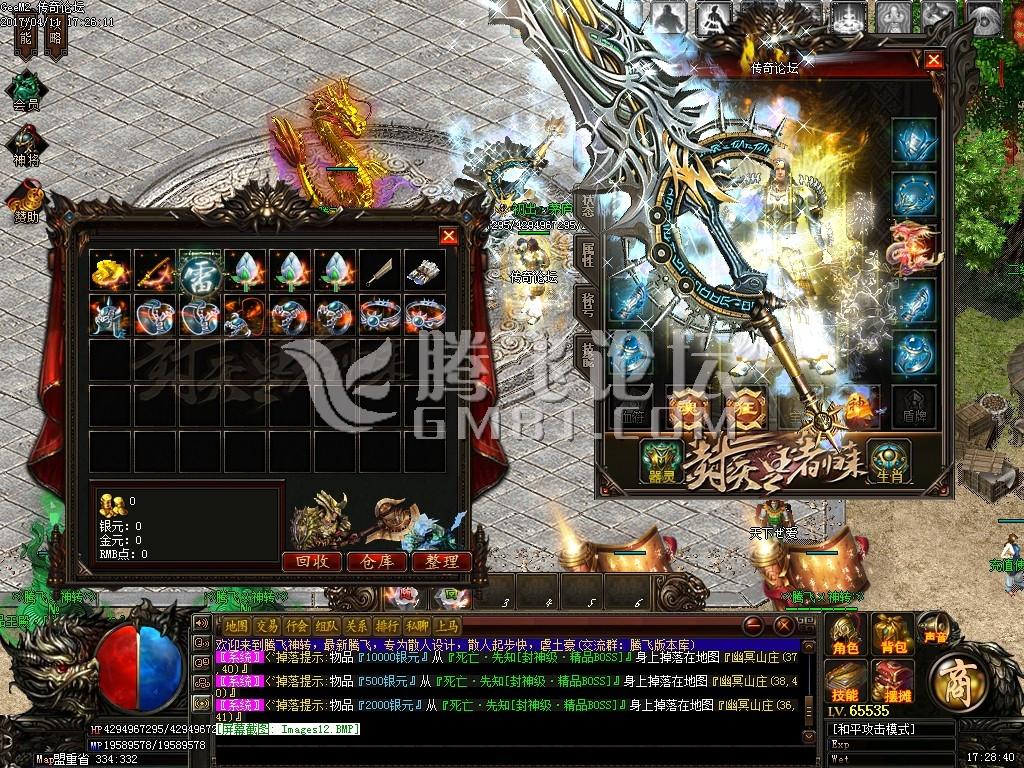Select the equipped red dragon slot
This screenshot has width=1024, height=768.
point(914,246)
